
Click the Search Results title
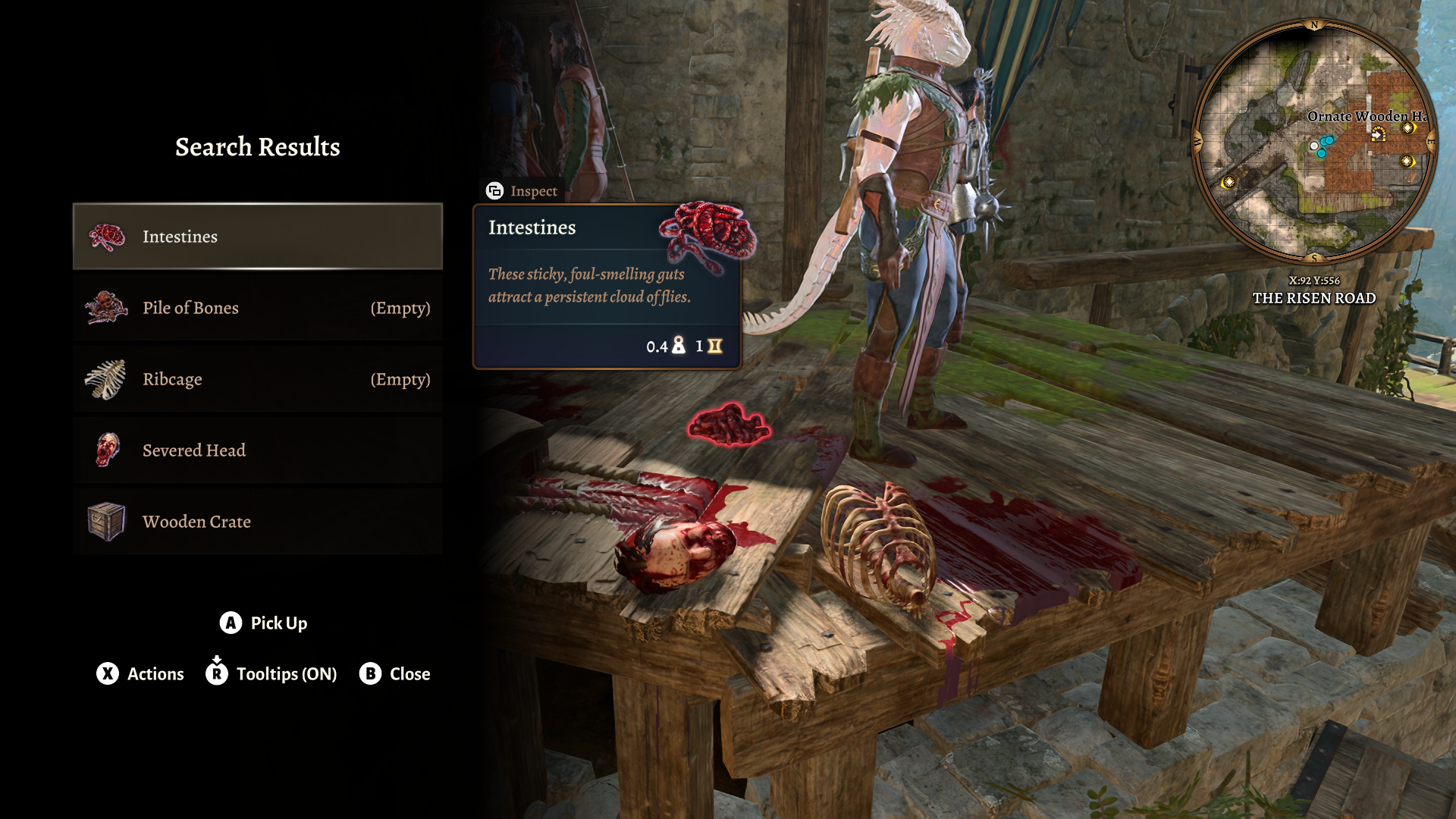click(x=257, y=146)
